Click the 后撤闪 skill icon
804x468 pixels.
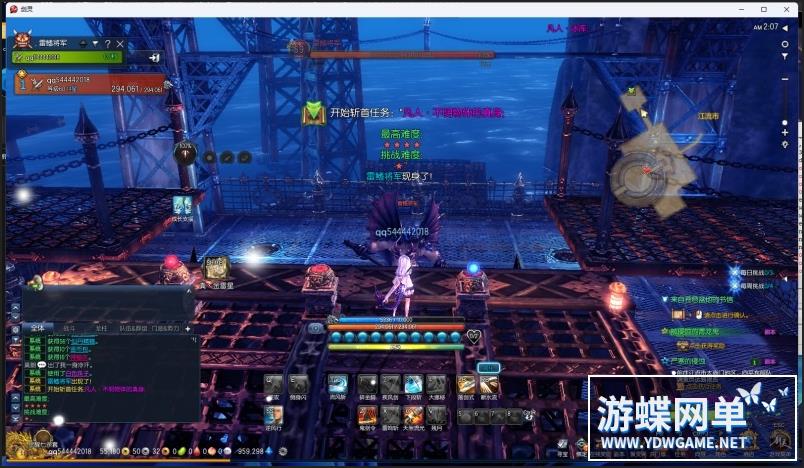(x=298, y=385)
